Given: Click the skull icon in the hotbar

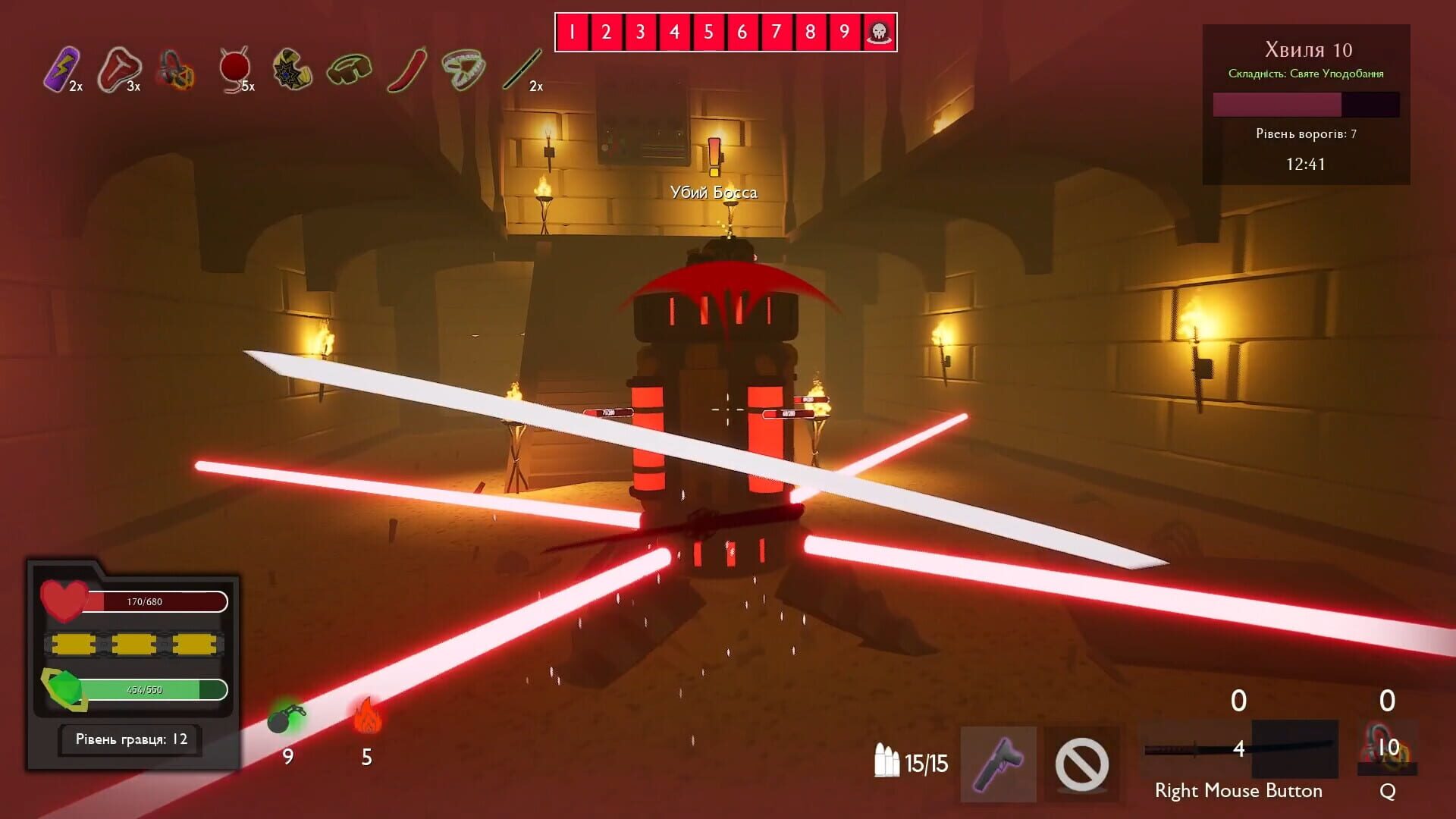Looking at the screenshot, I should (x=877, y=32).
